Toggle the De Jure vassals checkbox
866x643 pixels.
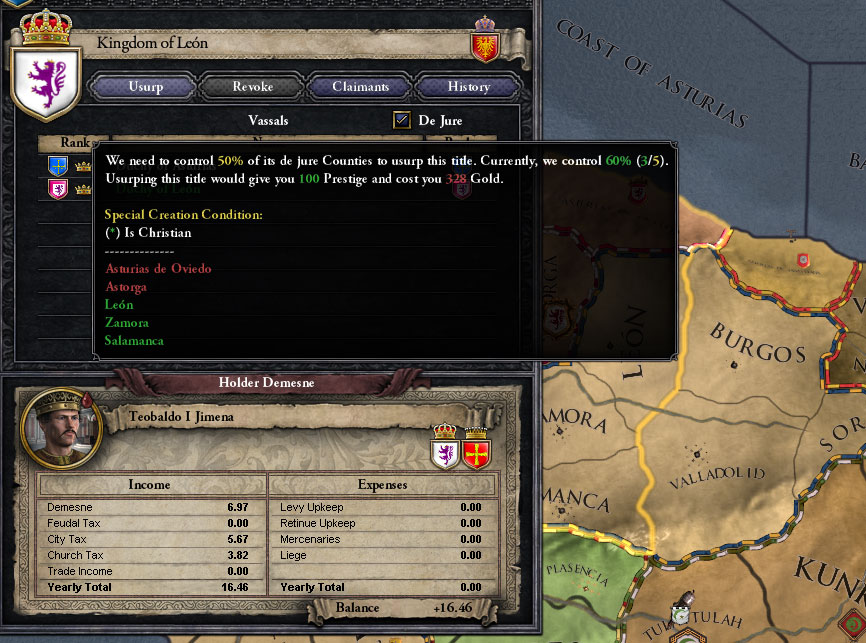pos(402,121)
